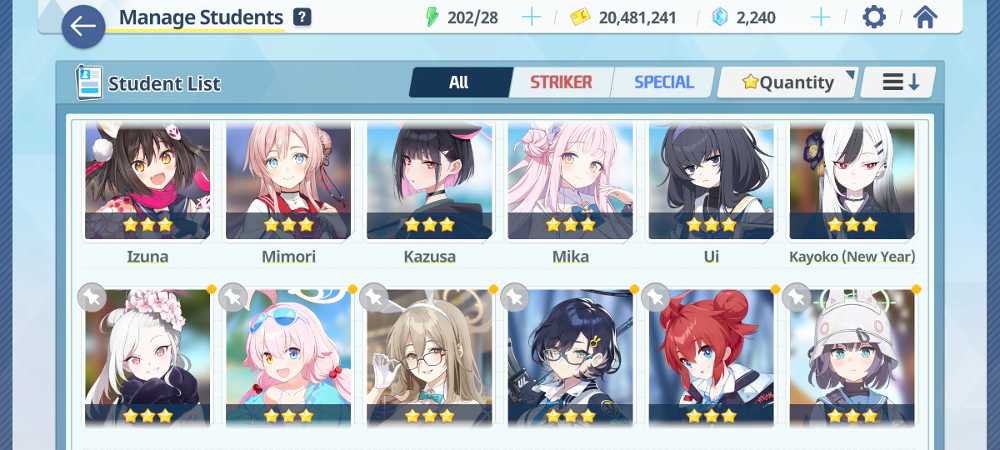Go back using the arrow button
The width and height of the screenshot is (1000, 450).
point(83,26)
